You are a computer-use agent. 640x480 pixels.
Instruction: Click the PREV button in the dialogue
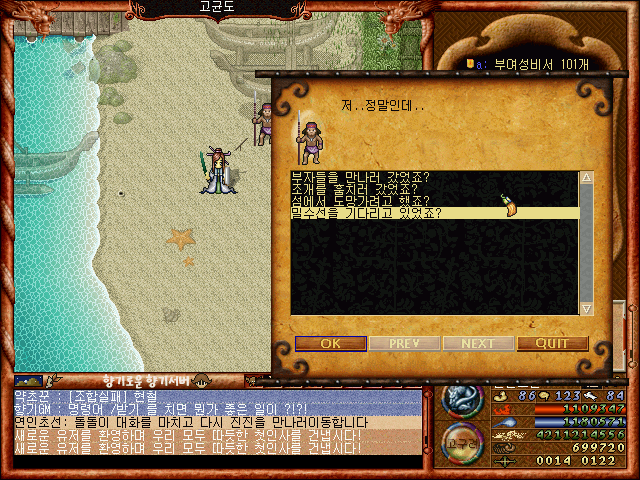point(404,343)
